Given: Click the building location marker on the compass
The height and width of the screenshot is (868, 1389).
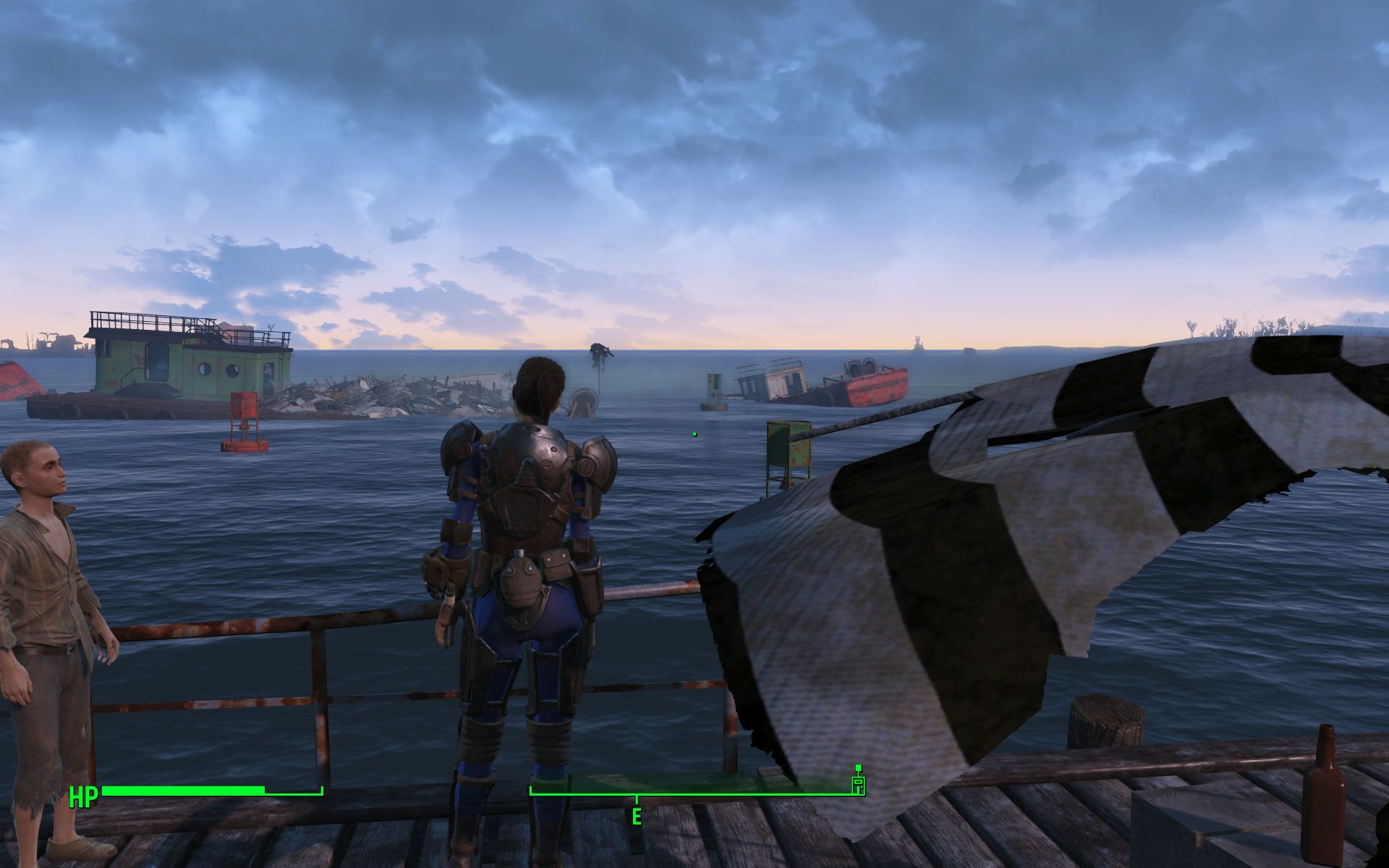Looking at the screenshot, I should pyautogui.click(x=858, y=781).
